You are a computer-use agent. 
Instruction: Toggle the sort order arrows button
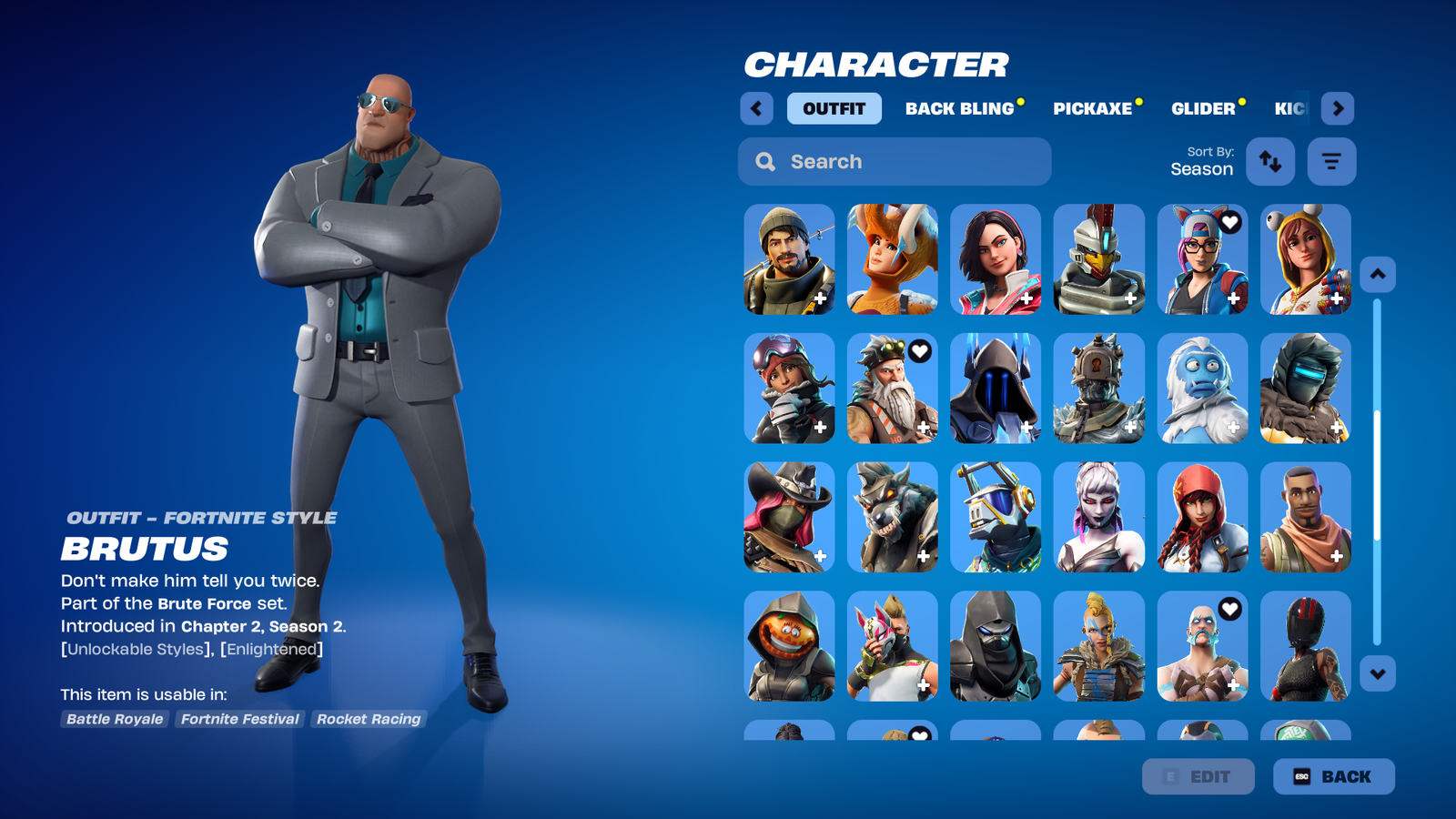point(1269,162)
